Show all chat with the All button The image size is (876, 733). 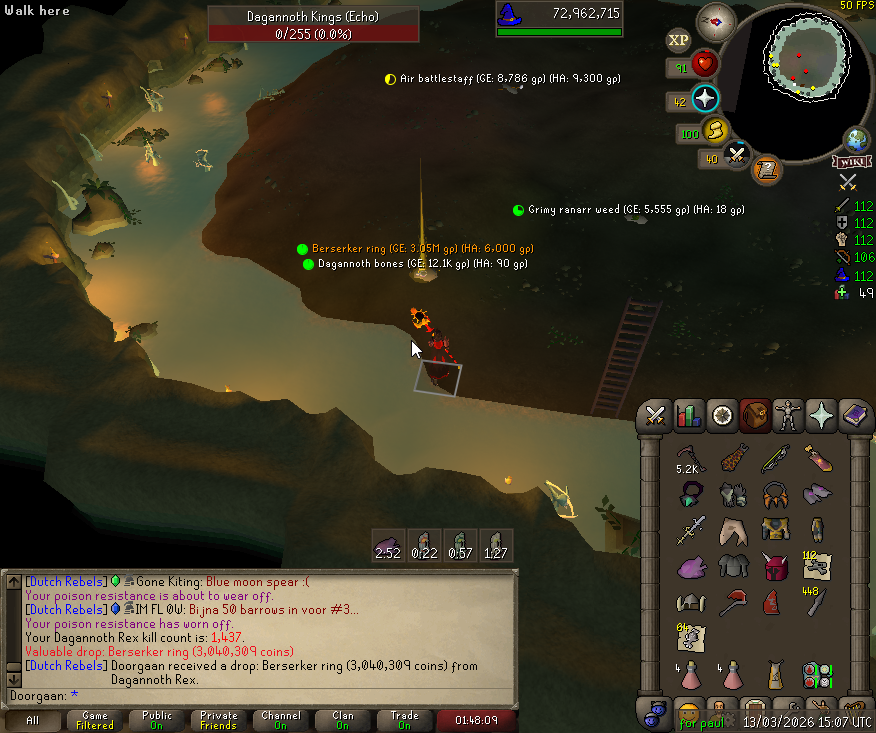33,720
